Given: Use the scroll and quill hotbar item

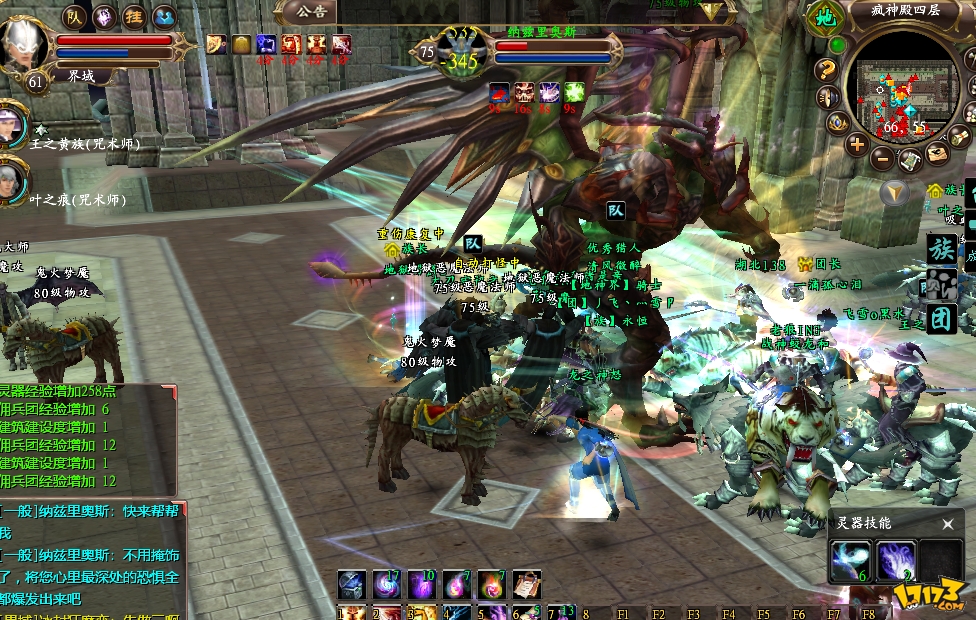Looking at the screenshot, I should 526,584.
